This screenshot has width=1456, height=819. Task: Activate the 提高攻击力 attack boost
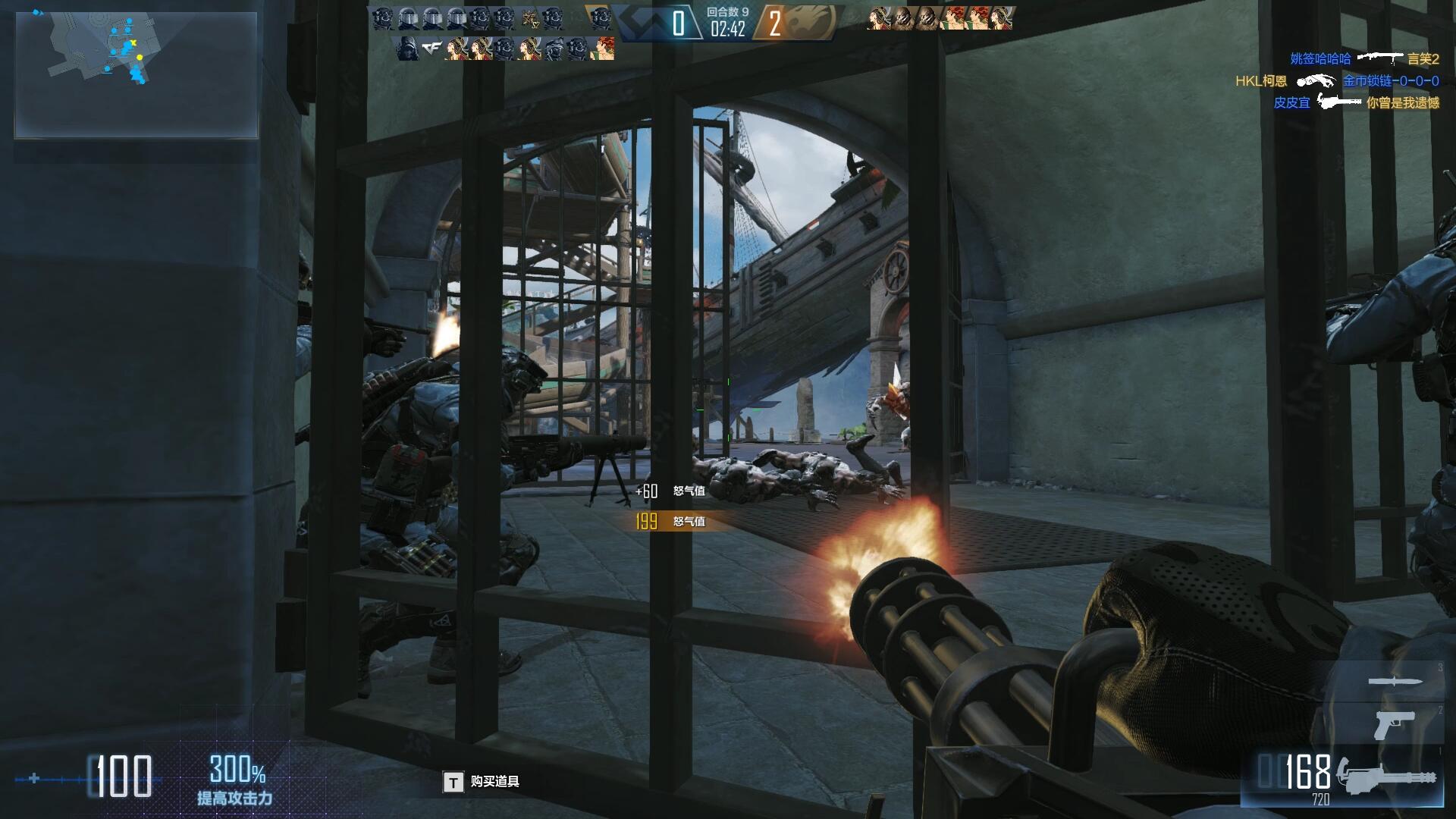click(235, 780)
